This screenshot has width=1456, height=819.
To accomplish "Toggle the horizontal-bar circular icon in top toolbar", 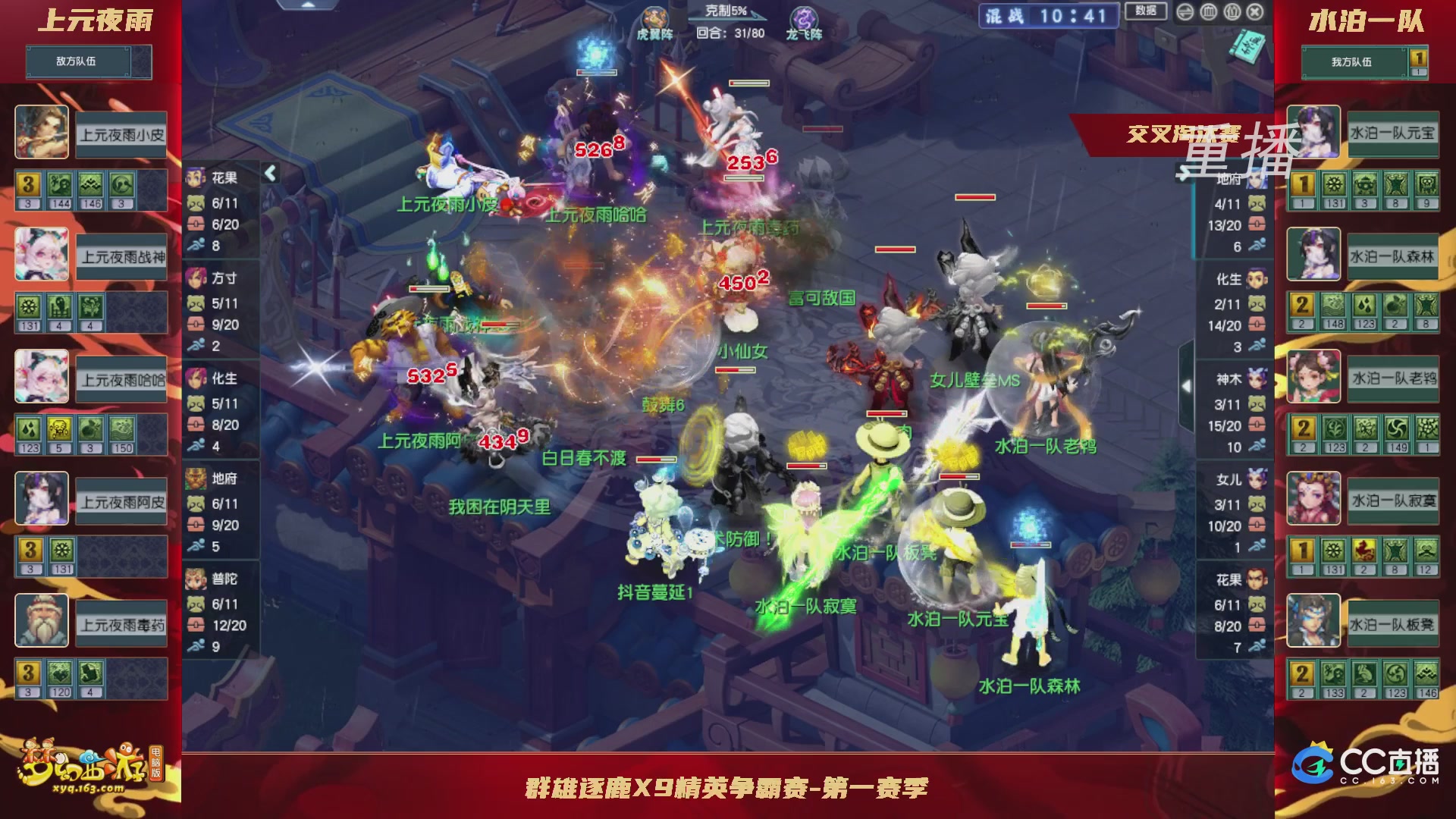I will pos(1185,11).
